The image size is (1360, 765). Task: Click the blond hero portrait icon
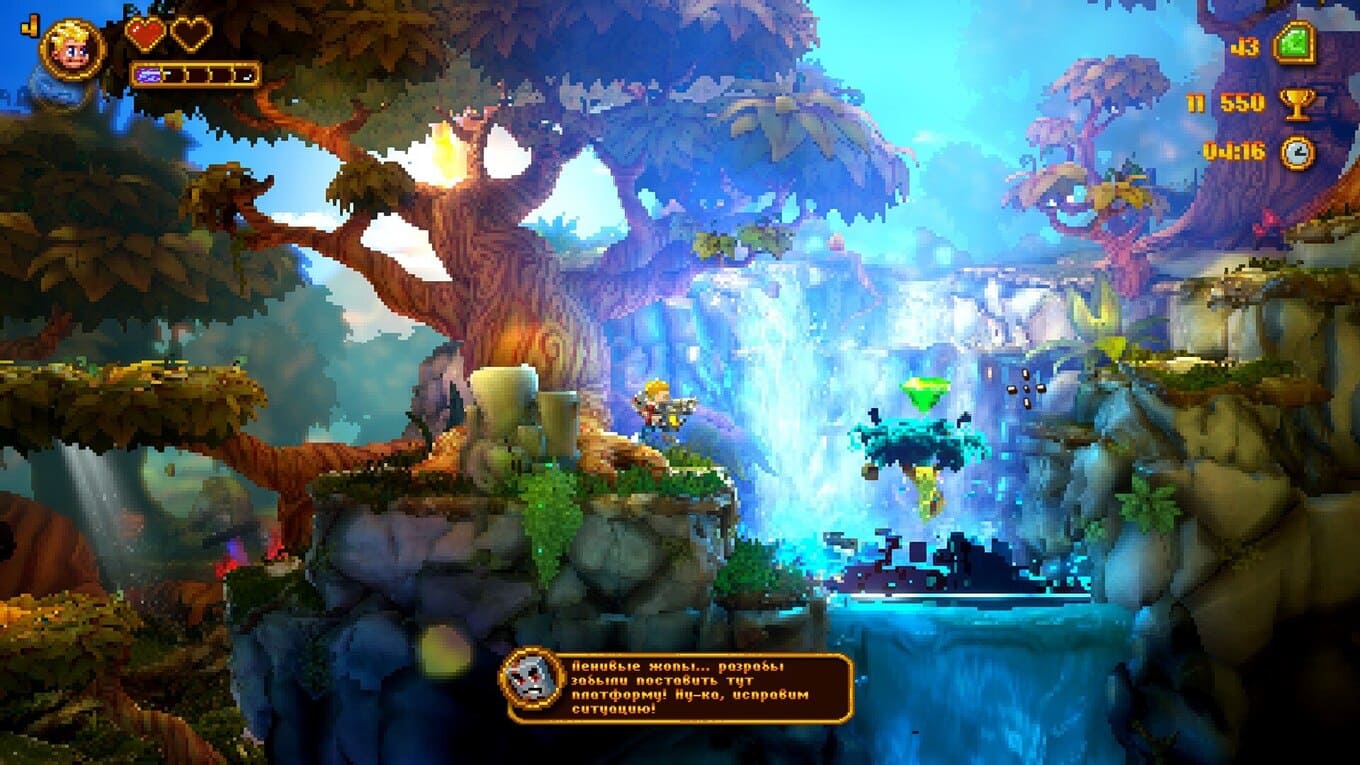pyautogui.click(x=72, y=50)
